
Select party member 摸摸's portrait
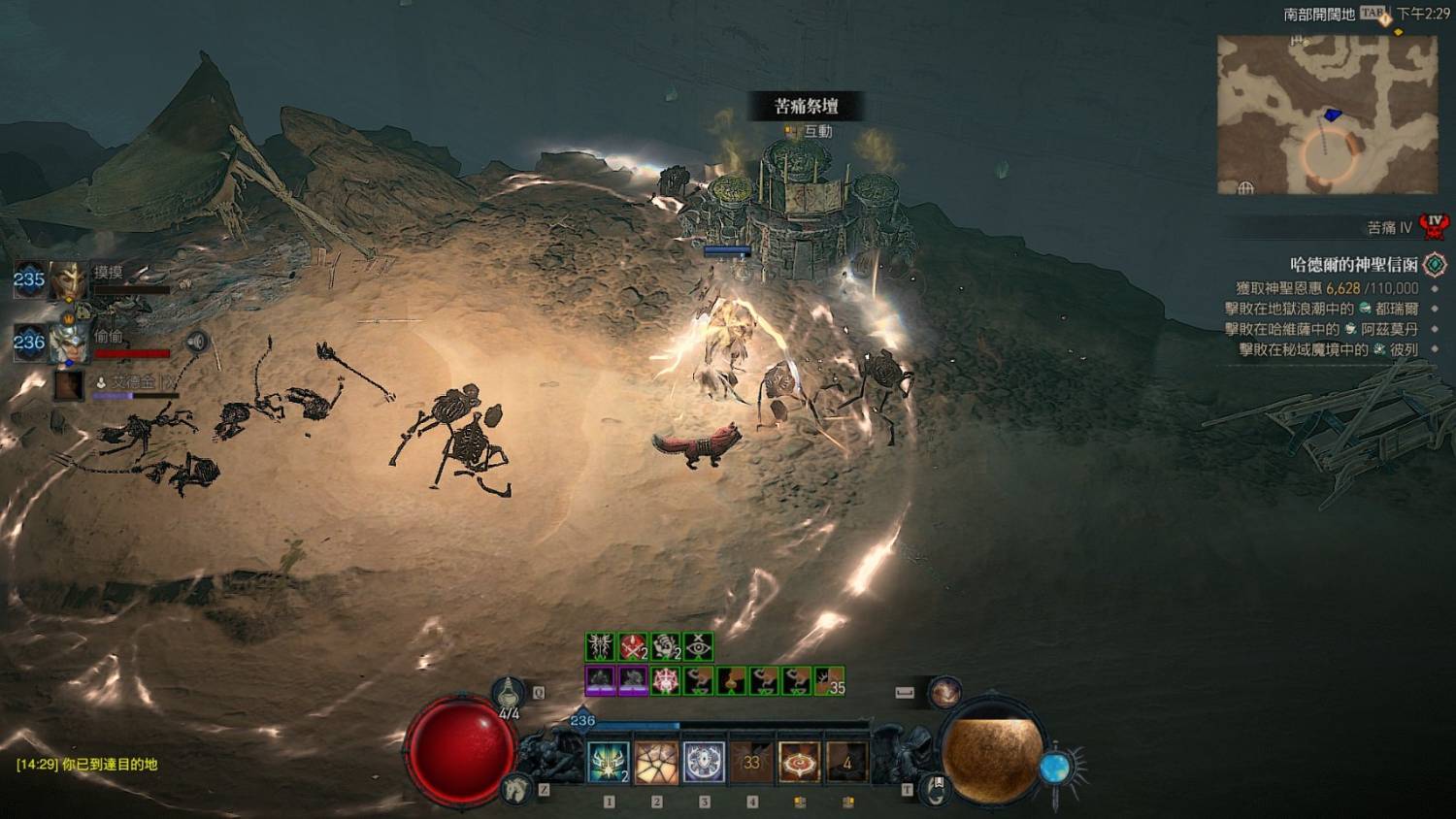68,280
